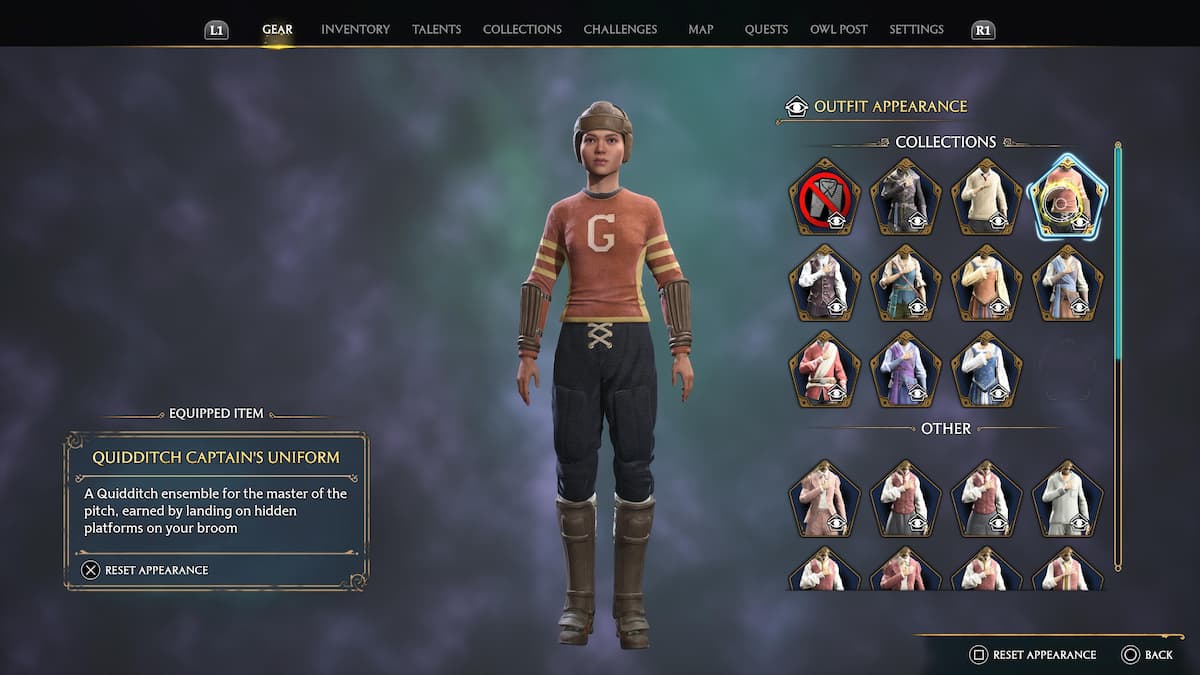Select the all-white suit in Other
Image resolution: width=1200 pixels, height=675 pixels.
1067,498
